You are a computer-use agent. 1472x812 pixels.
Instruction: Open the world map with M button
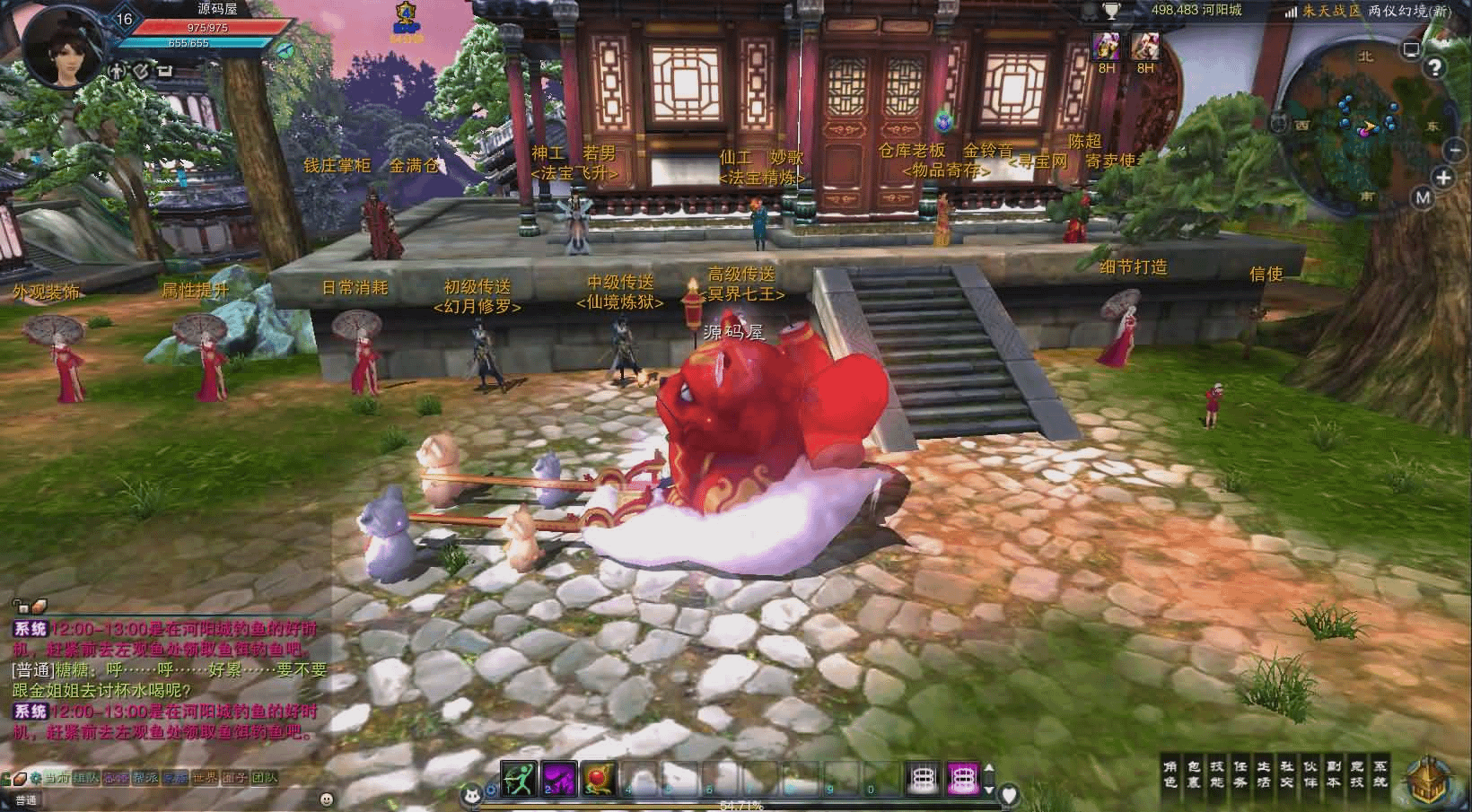coord(1423,198)
